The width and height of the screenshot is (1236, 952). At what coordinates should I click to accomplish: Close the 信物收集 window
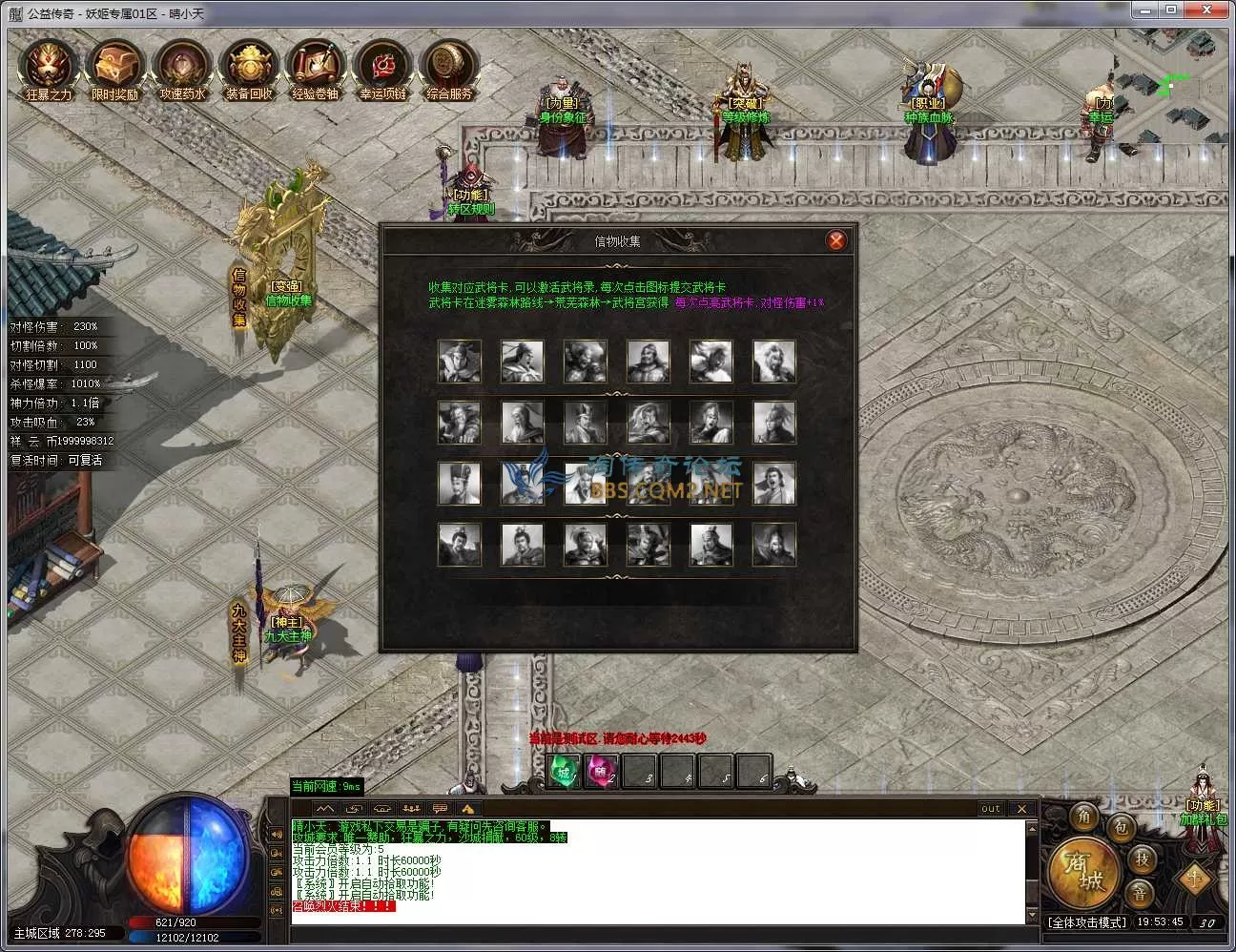point(836,240)
